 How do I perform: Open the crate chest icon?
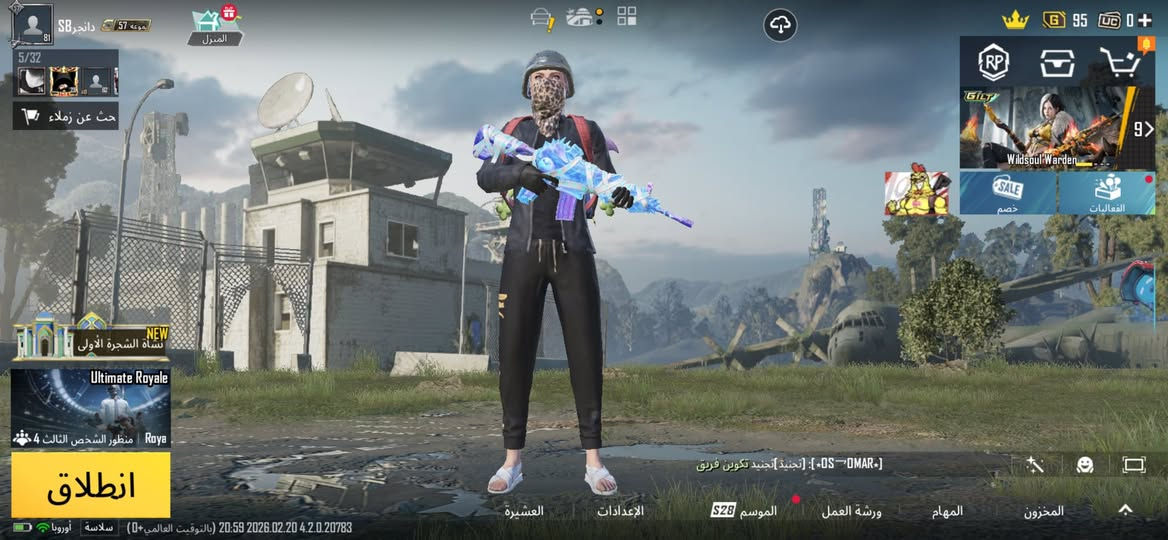(1055, 62)
